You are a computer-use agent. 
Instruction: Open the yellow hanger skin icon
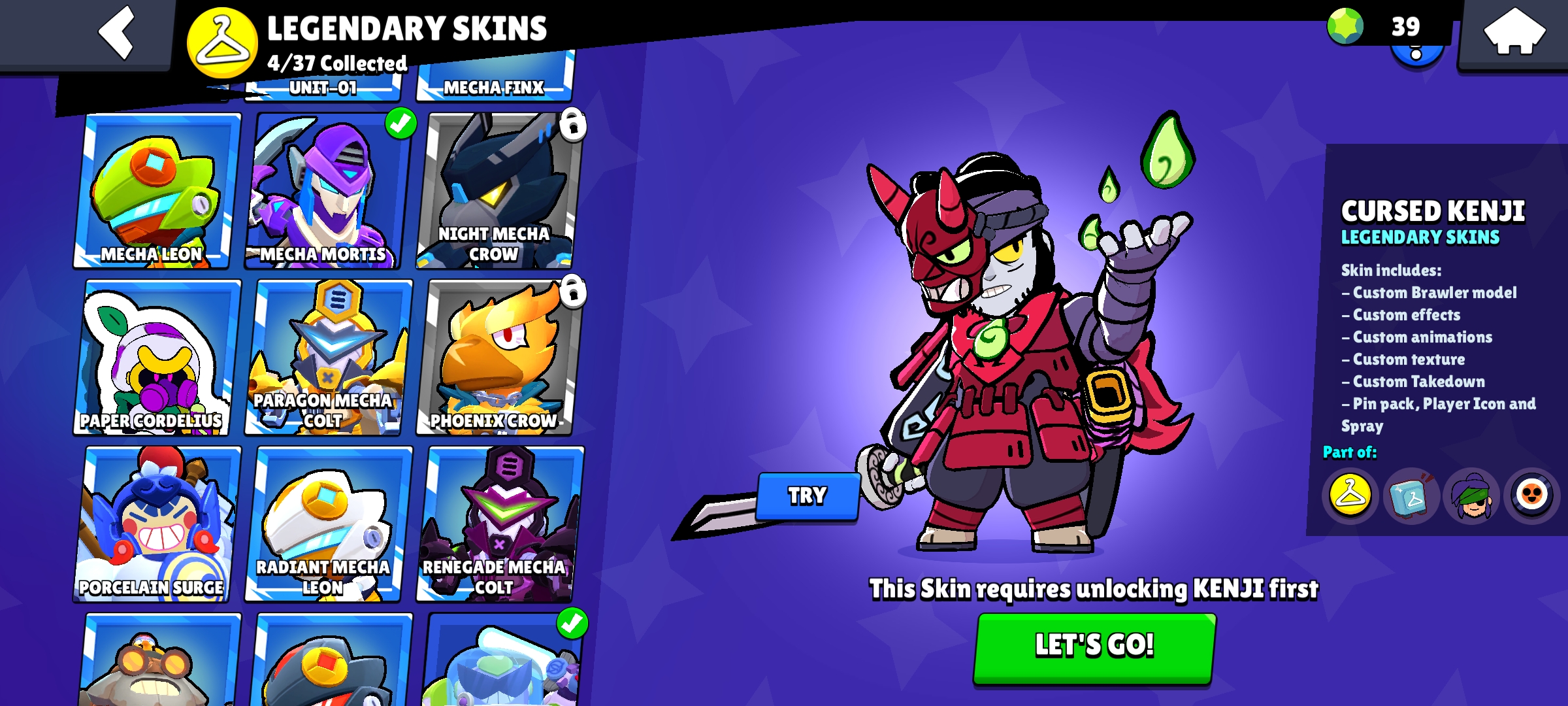click(1350, 497)
